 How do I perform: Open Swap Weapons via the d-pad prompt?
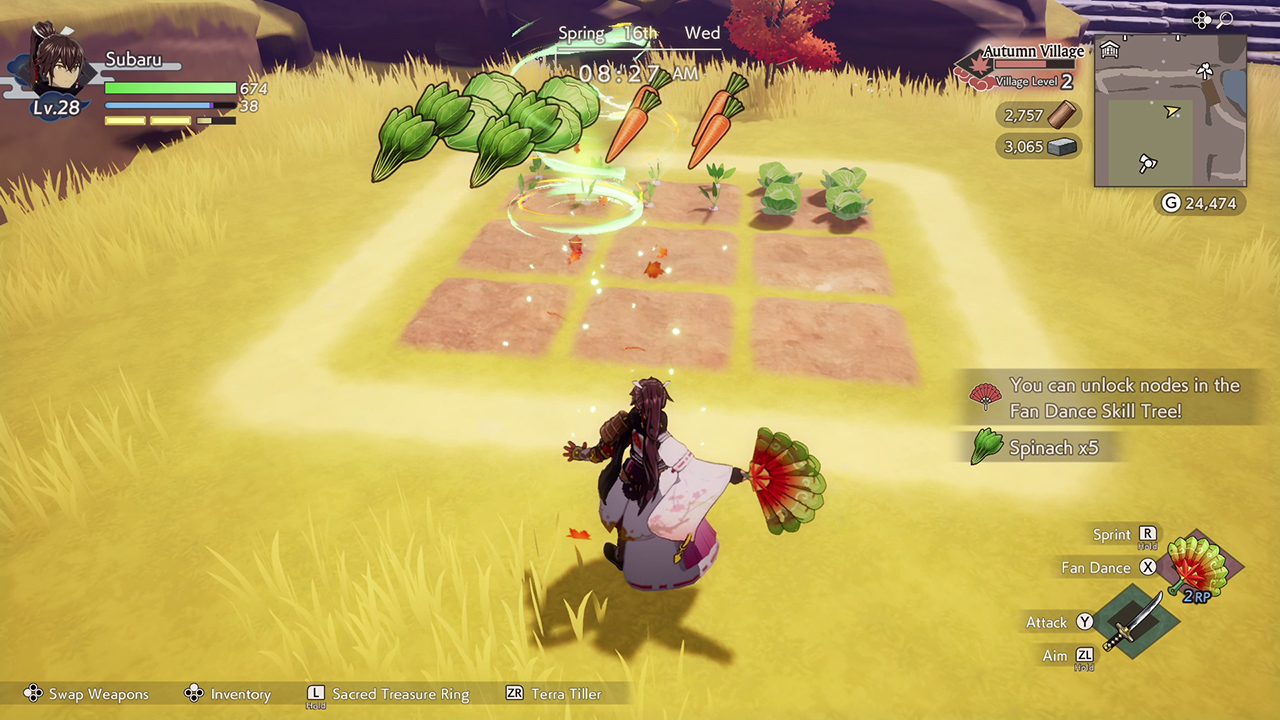(x=33, y=693)
